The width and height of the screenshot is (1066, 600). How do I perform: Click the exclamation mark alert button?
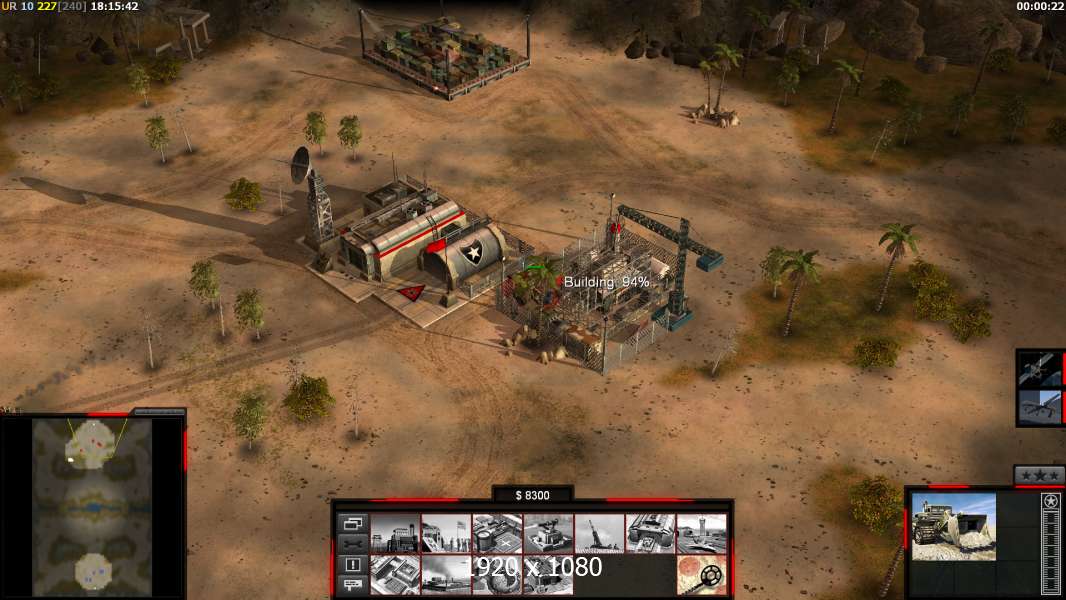pyautogui.click(x=353, y=564)
